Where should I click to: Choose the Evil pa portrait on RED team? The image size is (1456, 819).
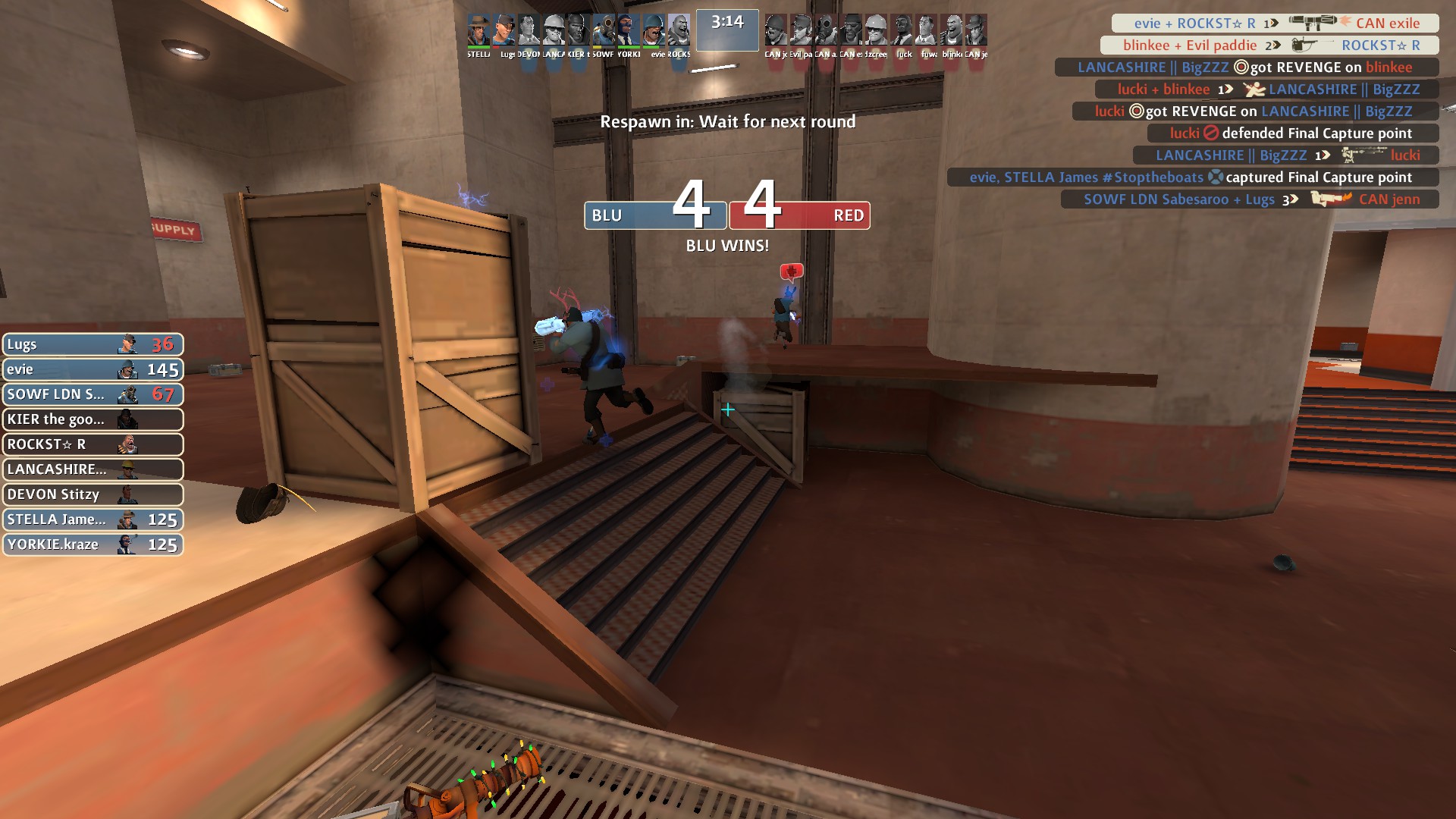pos(801,32)
